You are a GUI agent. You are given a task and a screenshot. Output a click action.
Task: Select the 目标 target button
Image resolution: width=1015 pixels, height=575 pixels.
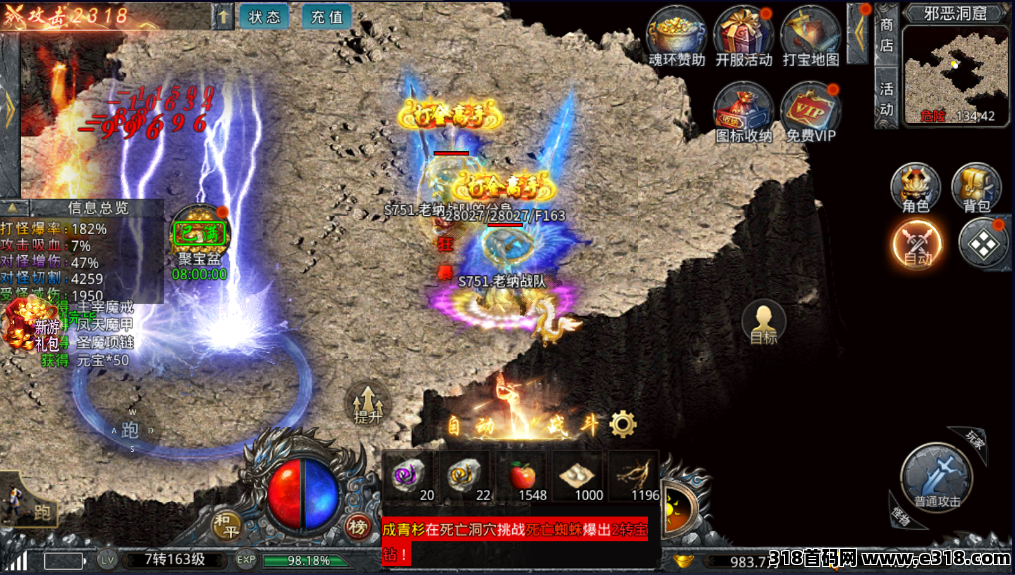pos(764,323)
